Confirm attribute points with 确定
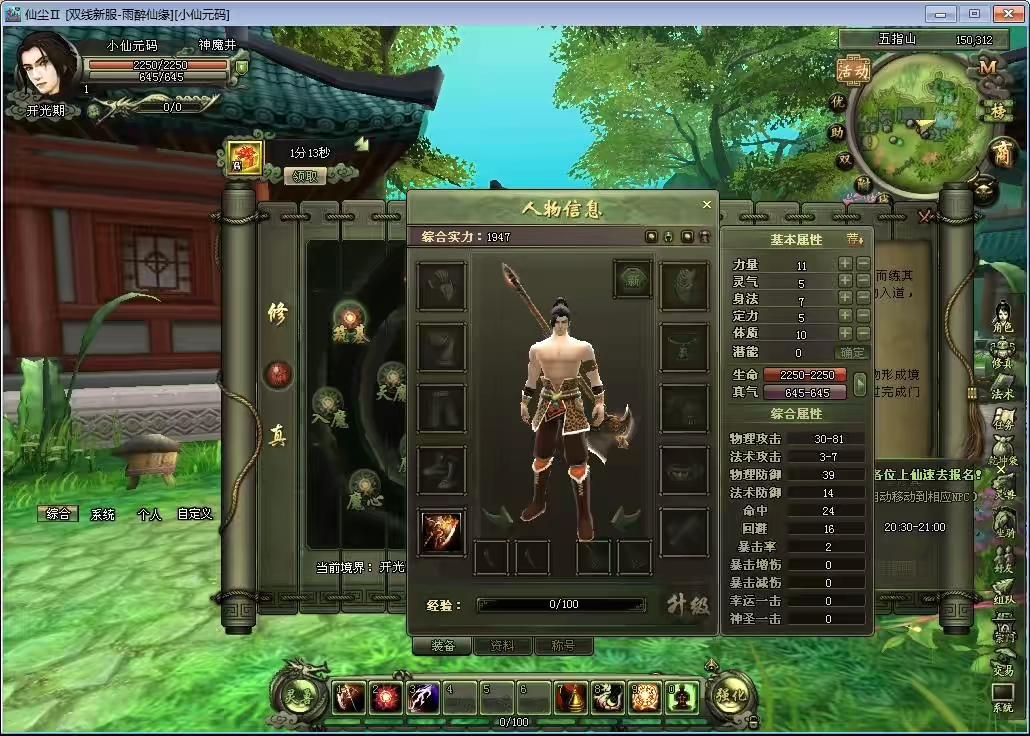Viewport: 1030px width, 736px height. point(852,352)
